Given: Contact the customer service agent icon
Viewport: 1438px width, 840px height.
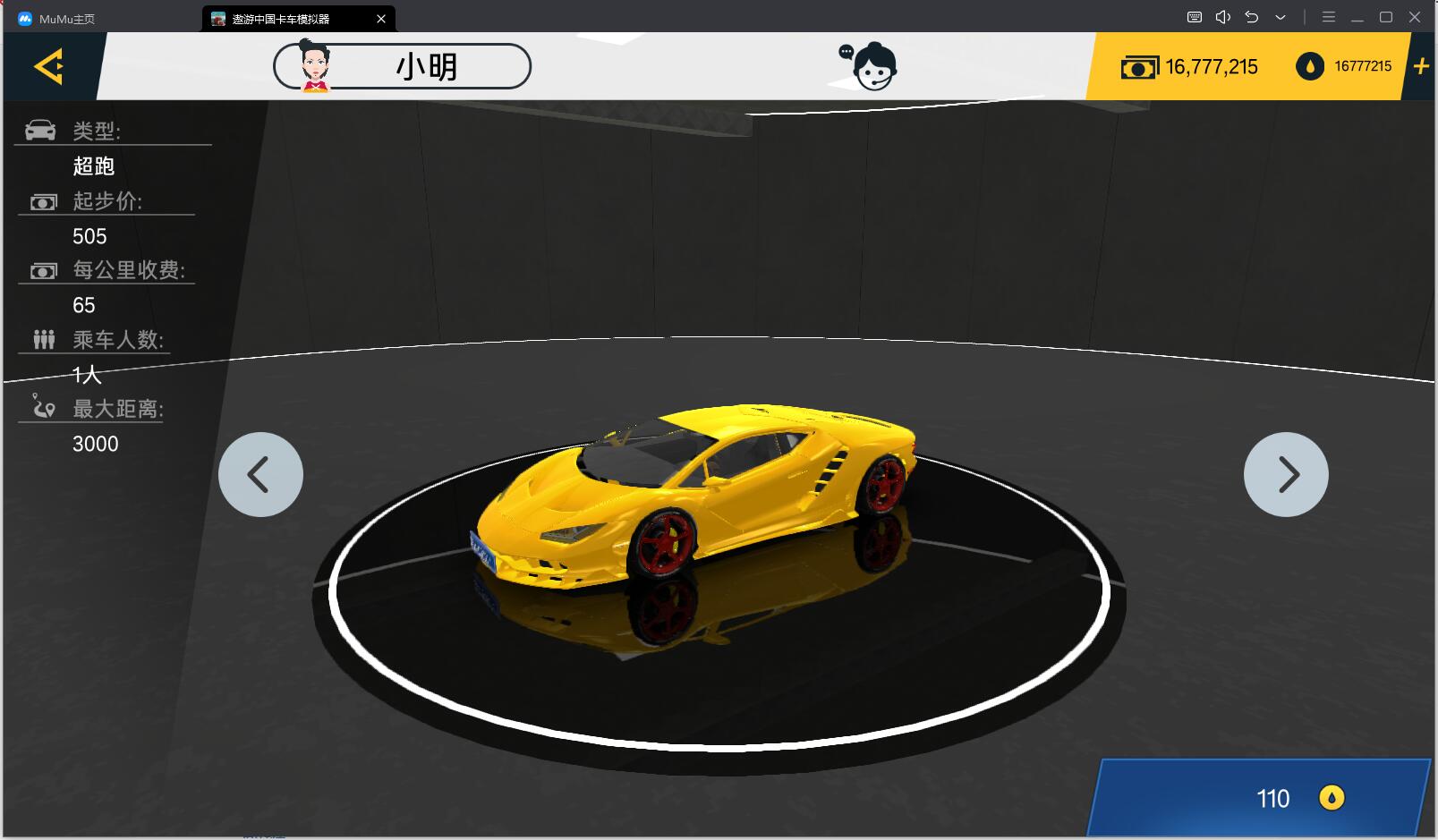Looking at the screenshot, I should 869,66.
